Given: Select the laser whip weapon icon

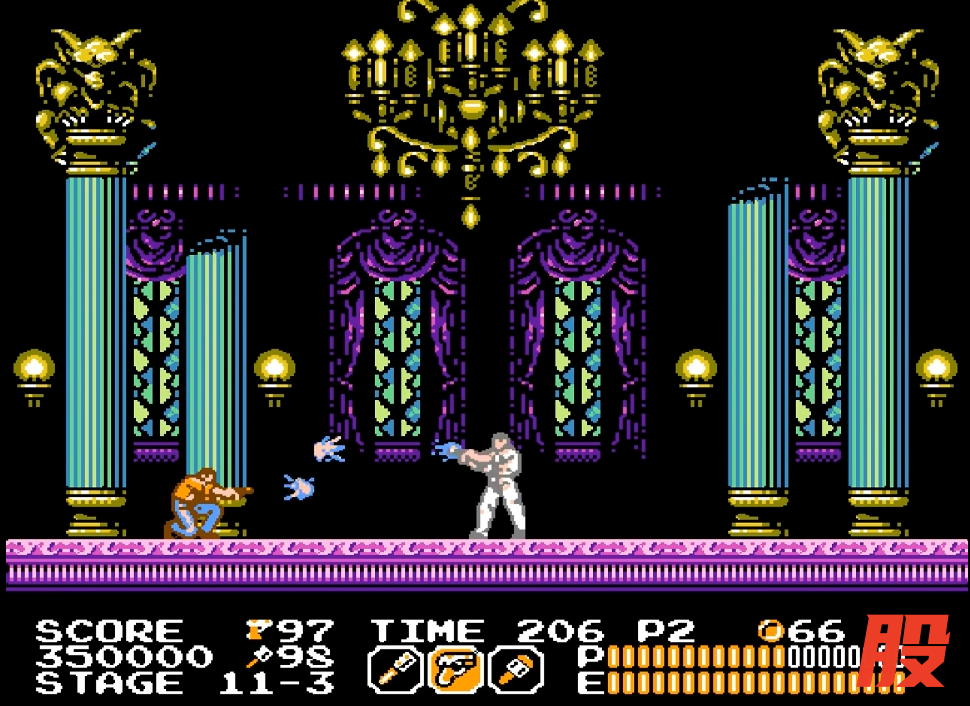Looking at the screenshot, I should pyautogui.click(x=393, y=669).
